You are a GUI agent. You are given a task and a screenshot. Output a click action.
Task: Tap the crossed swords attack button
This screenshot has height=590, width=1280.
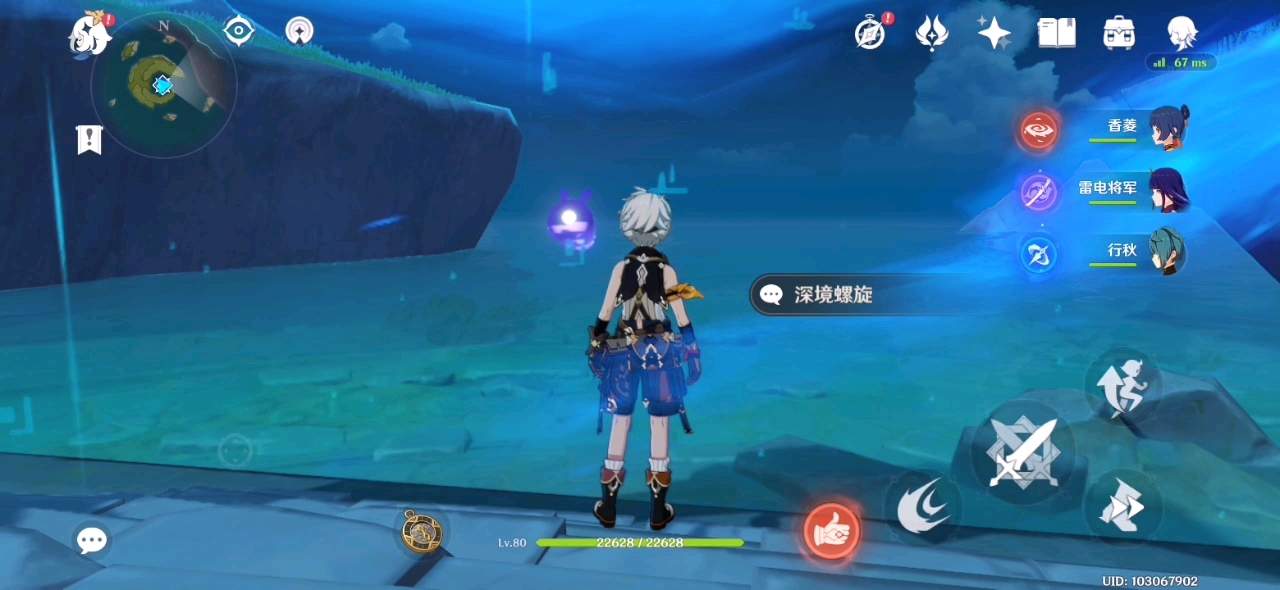click(1022, 452)
